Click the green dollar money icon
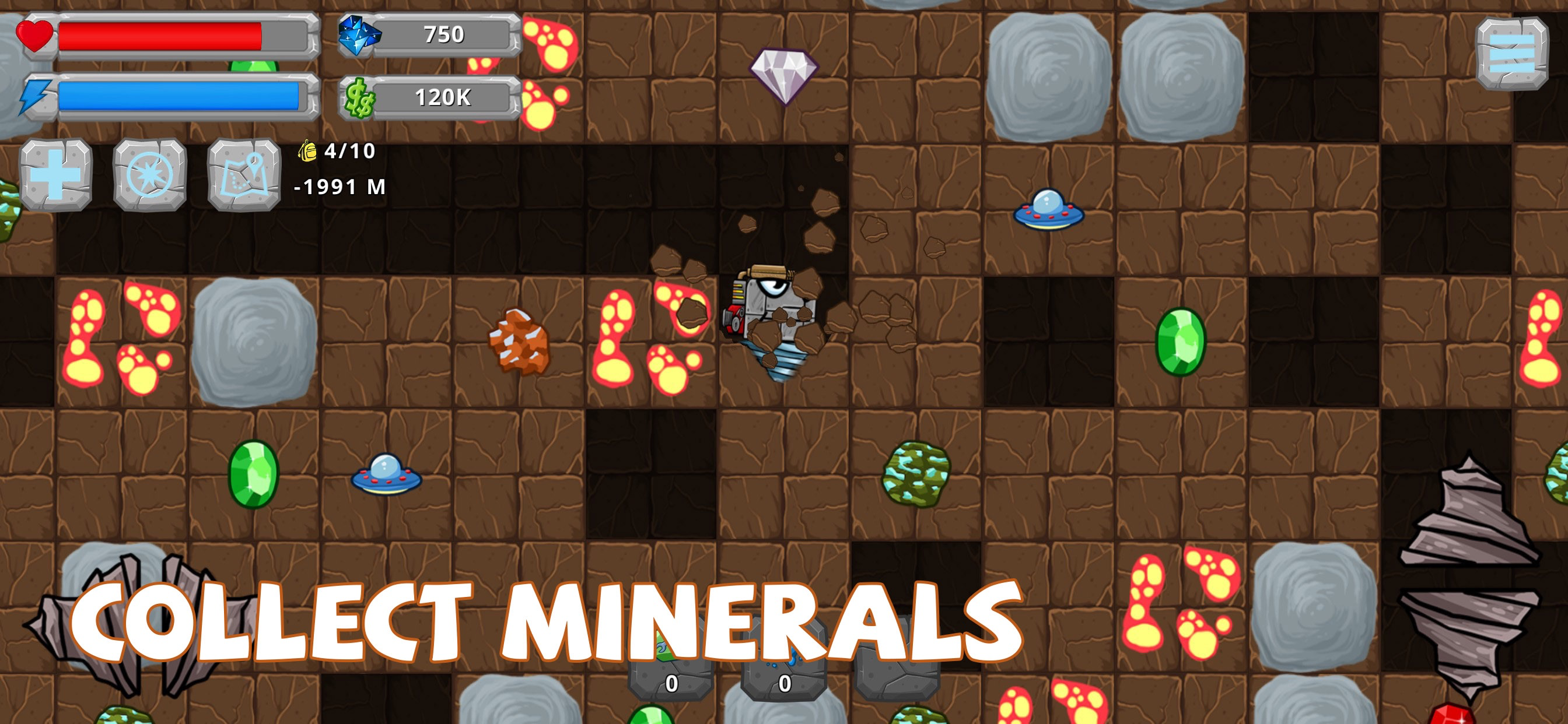The width and height of the screenshot is (1568, 724). 359,97
